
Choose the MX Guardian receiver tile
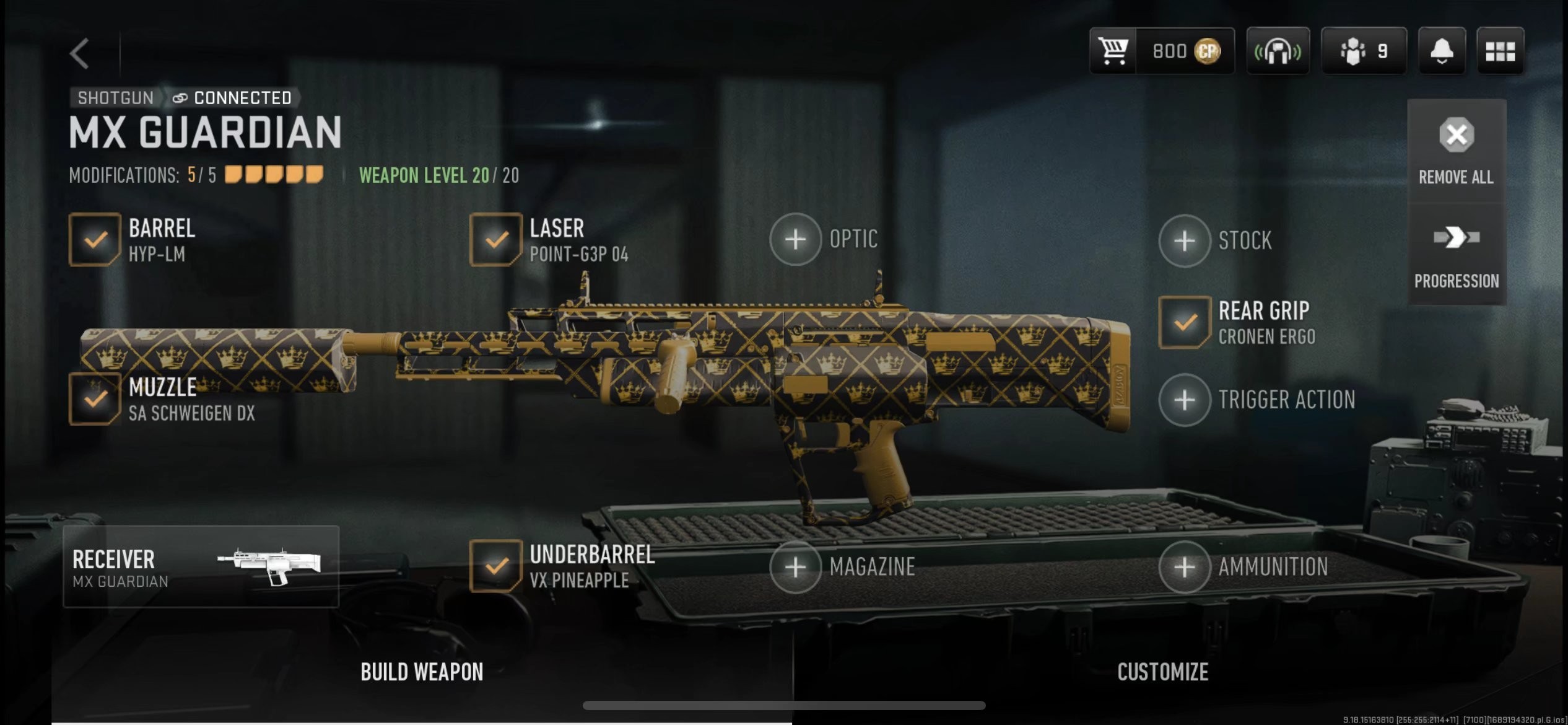[201, 566]
